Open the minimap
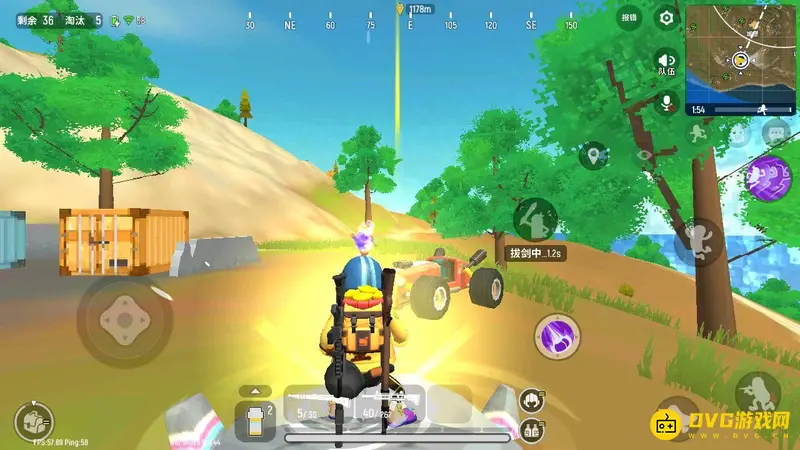The width and height of the screenshot is (800, 450). [x=741, y=58]
